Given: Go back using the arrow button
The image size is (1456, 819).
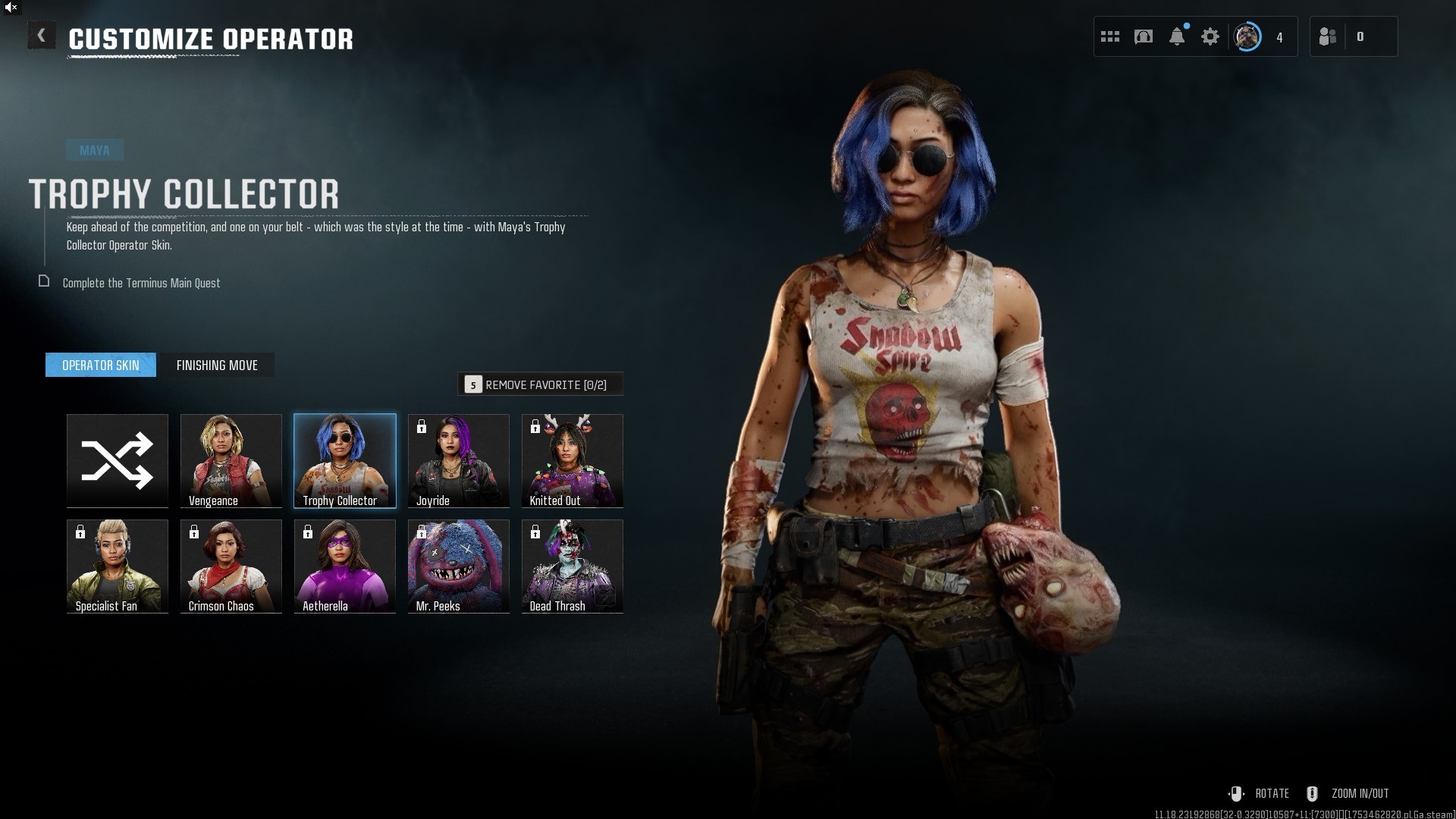Looking at the screenshot, I should pos(41,36).
